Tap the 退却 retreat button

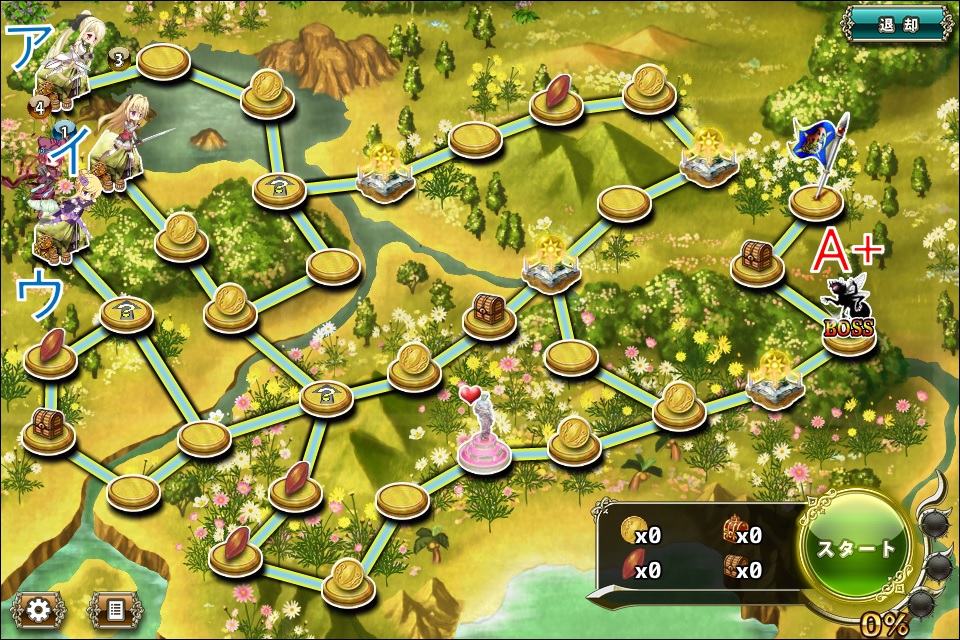pyautogui.click(x=897, y=22)
